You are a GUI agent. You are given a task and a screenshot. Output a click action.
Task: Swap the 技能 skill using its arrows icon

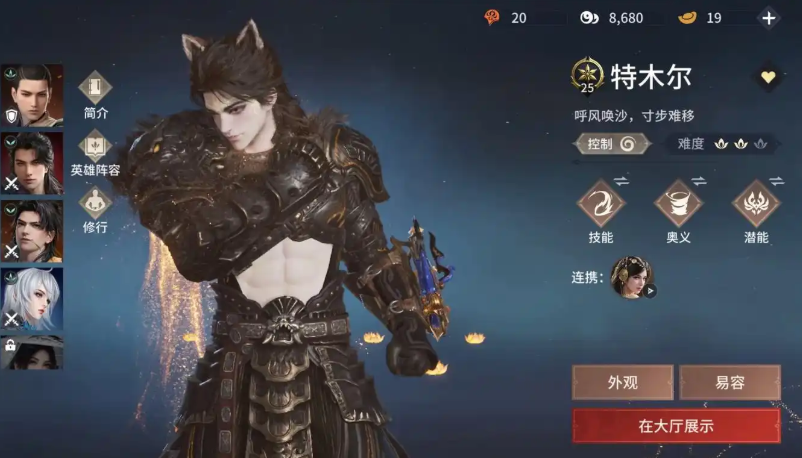click(x=621, y=180)
